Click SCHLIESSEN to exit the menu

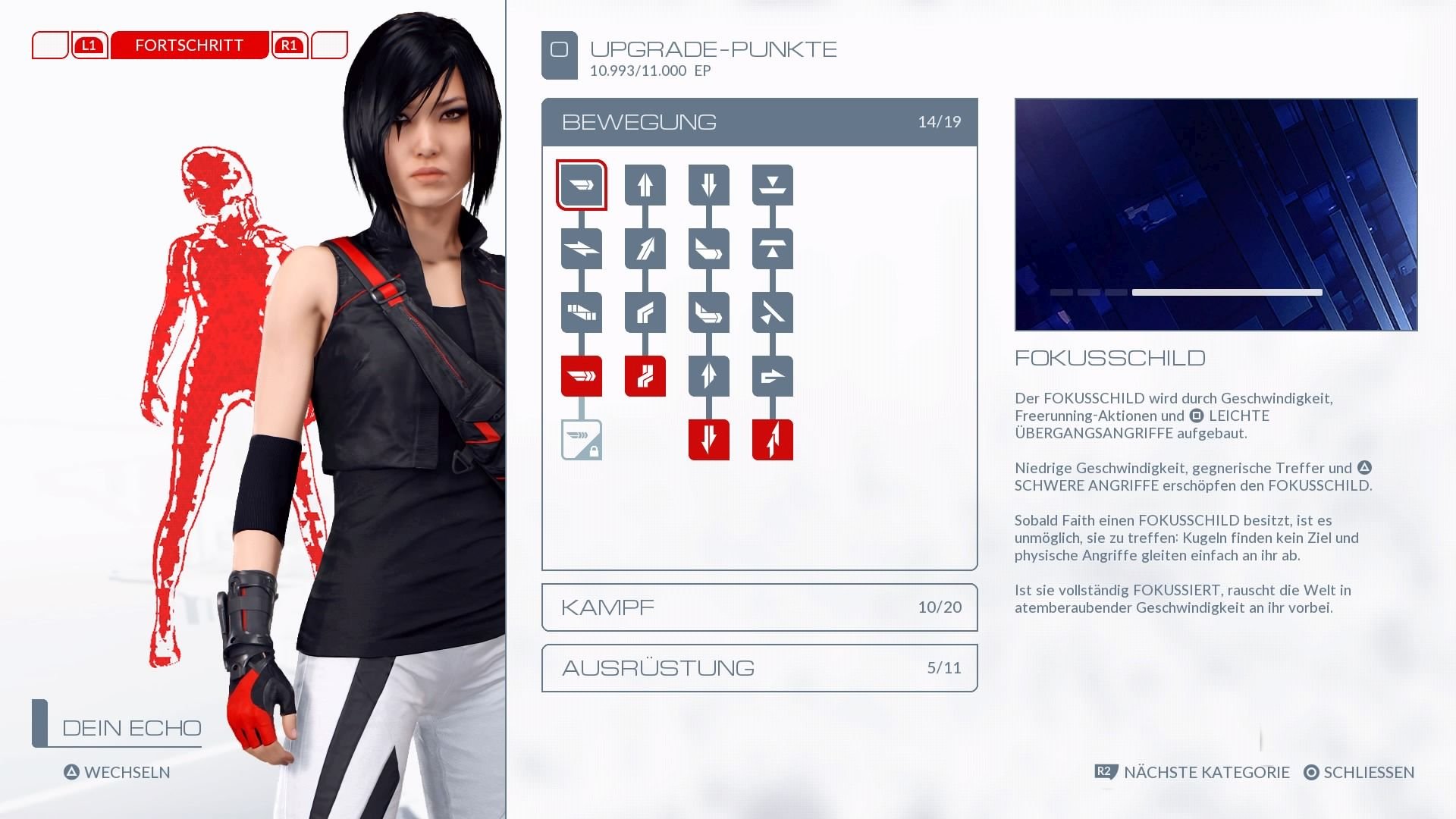pos(1369,773)
